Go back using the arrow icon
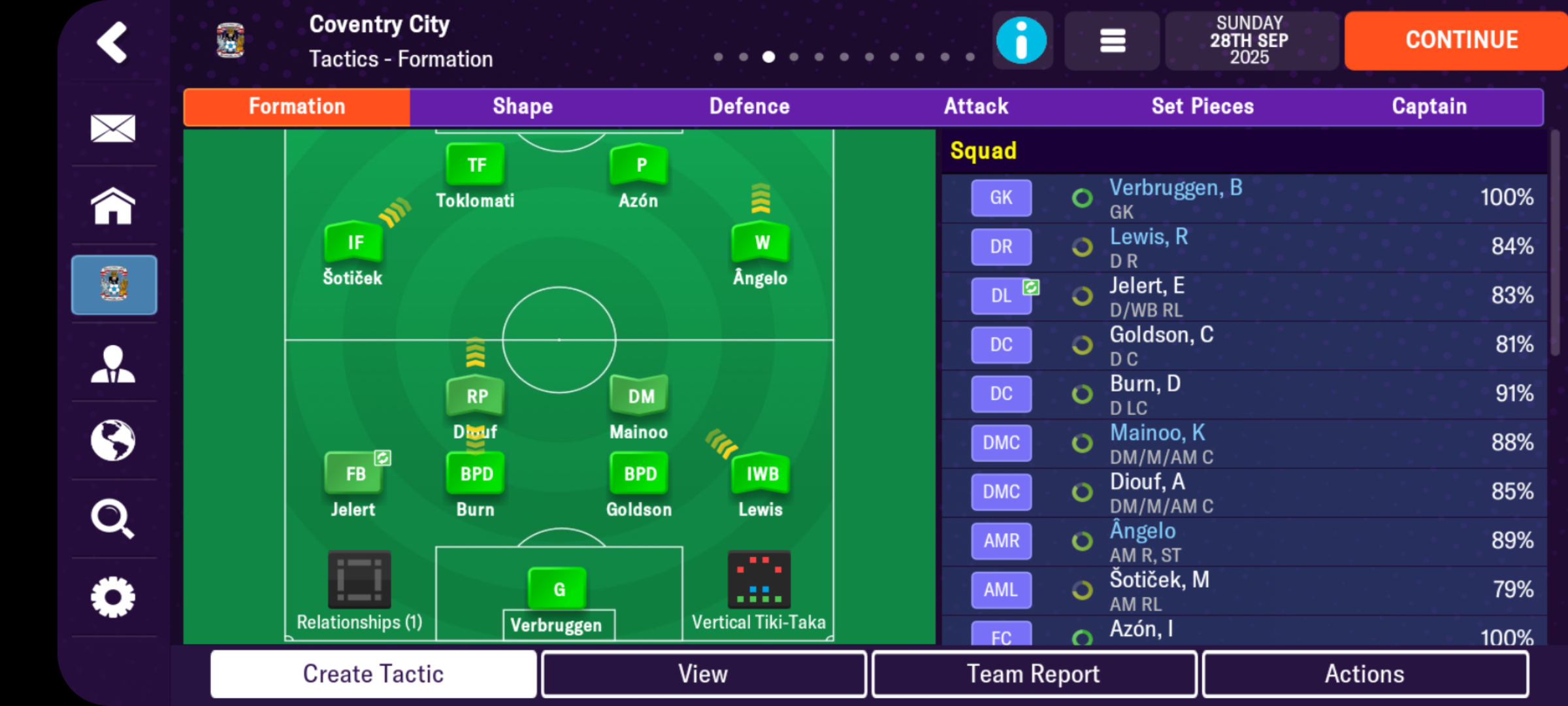This screenshot has width=1568, height=706. [x=112, y=41]
